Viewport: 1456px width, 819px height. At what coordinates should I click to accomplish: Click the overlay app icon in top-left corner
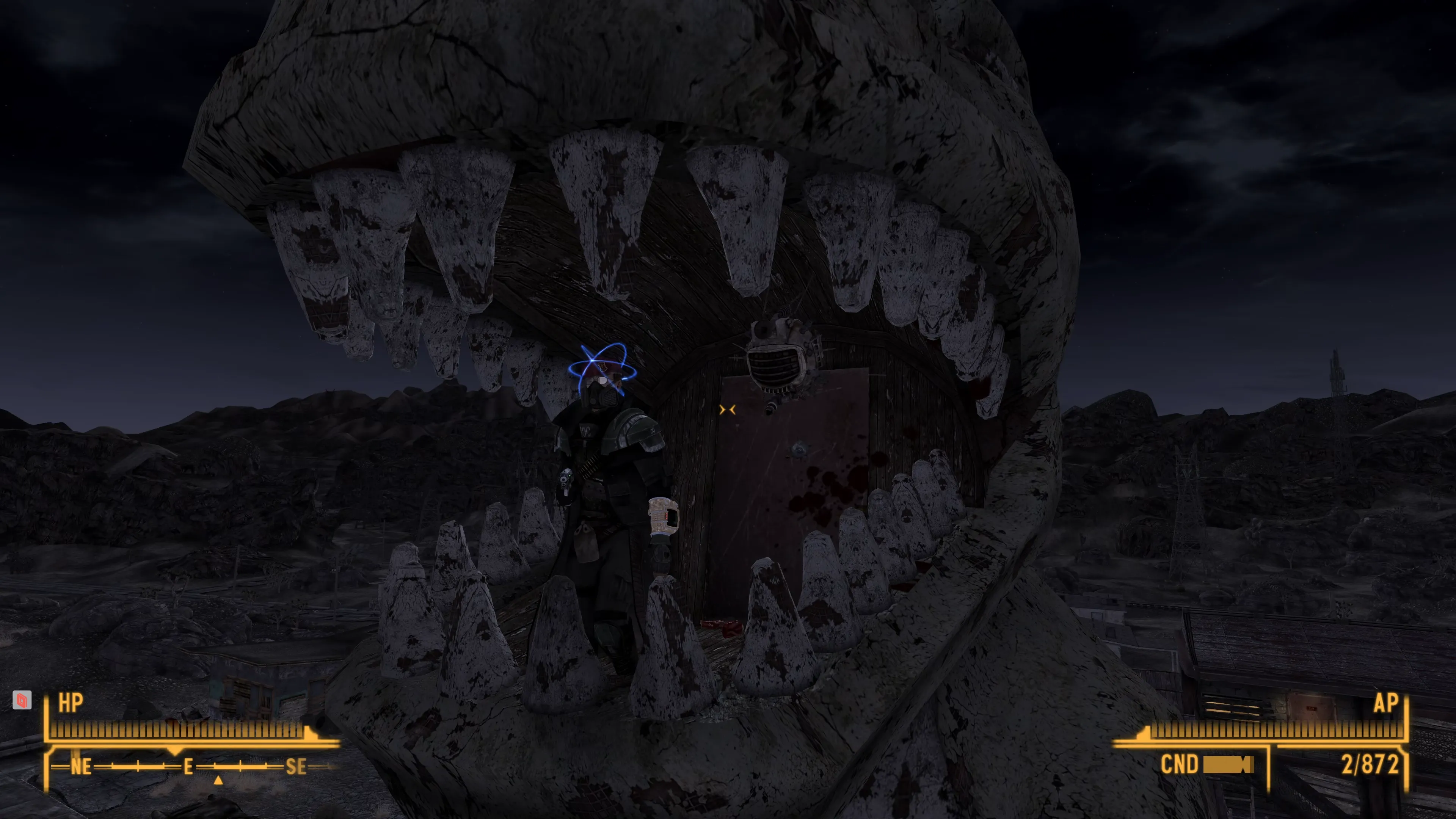(x=22, y=701)
